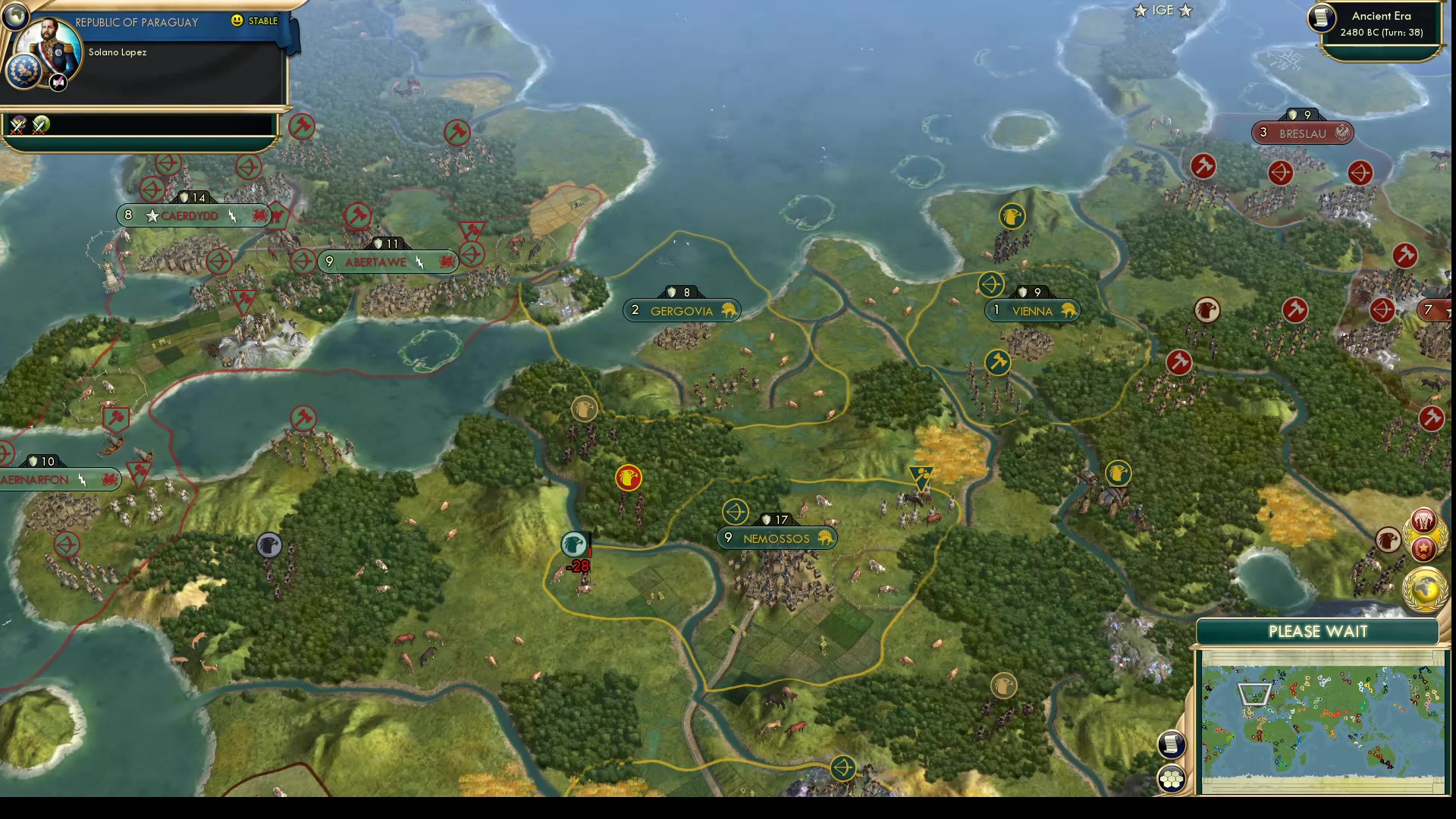This screenshot has width=1456, height=819.
Task: Click the crossed-swords toggle in notification bar
Action: (18, 126)
